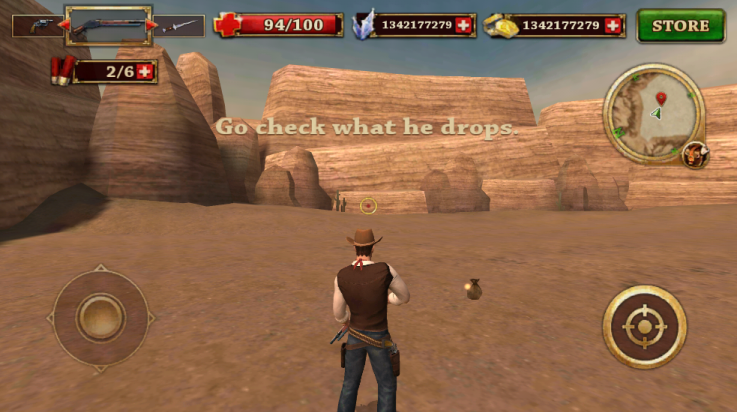Click the horse icon beside the minimap

coord(694,154)
